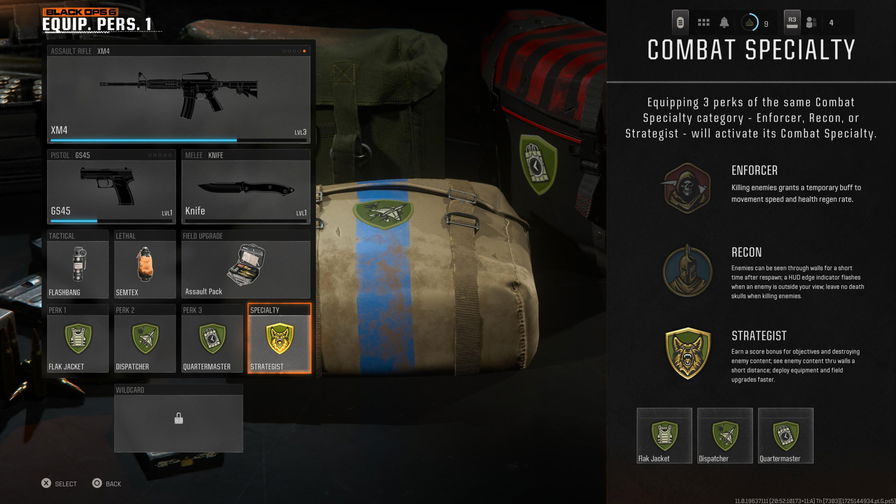Choose the Knife melee slot
Viewport: 896px width, 504px height.
(x=246, y=186)
